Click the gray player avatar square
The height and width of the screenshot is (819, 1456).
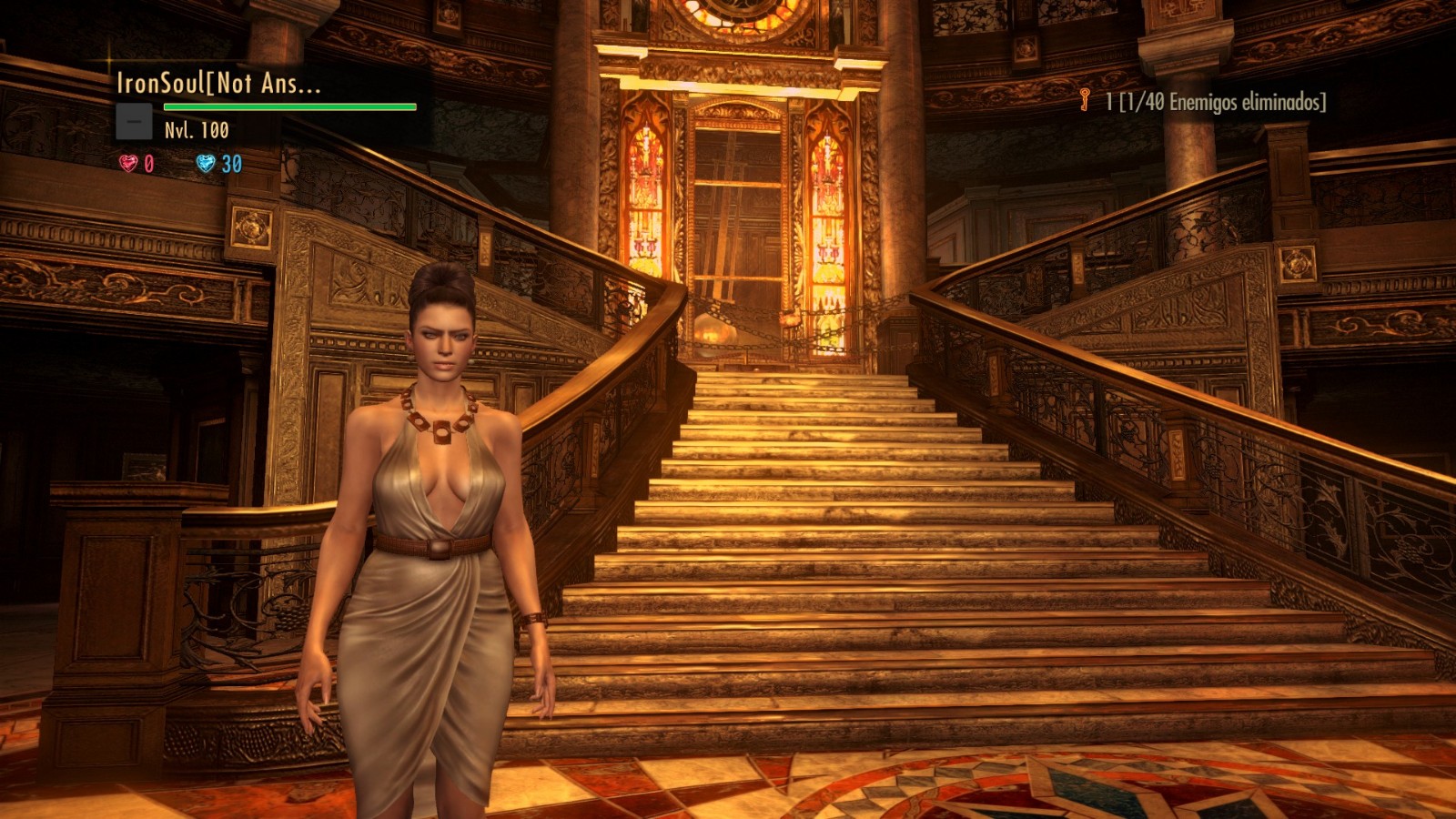[x=134, y=121]
